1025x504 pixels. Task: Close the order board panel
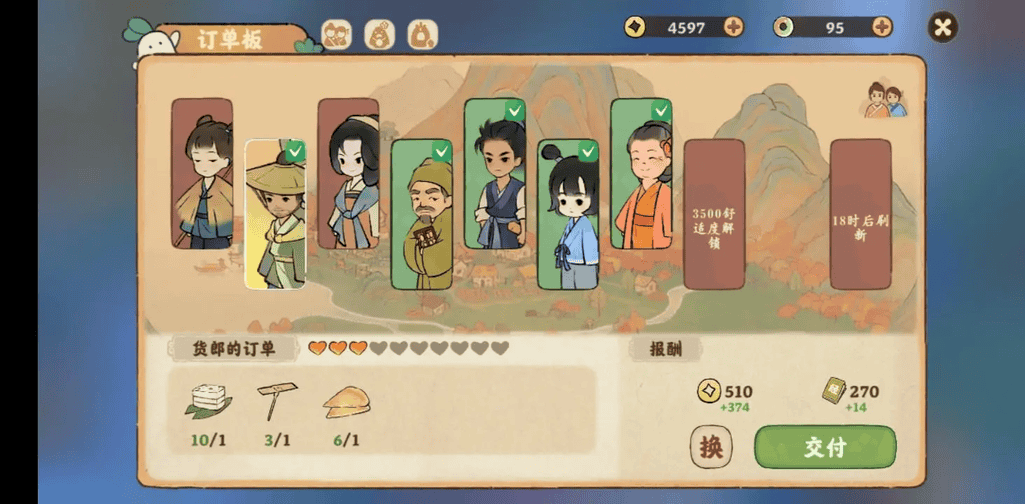tap(942, 27)
